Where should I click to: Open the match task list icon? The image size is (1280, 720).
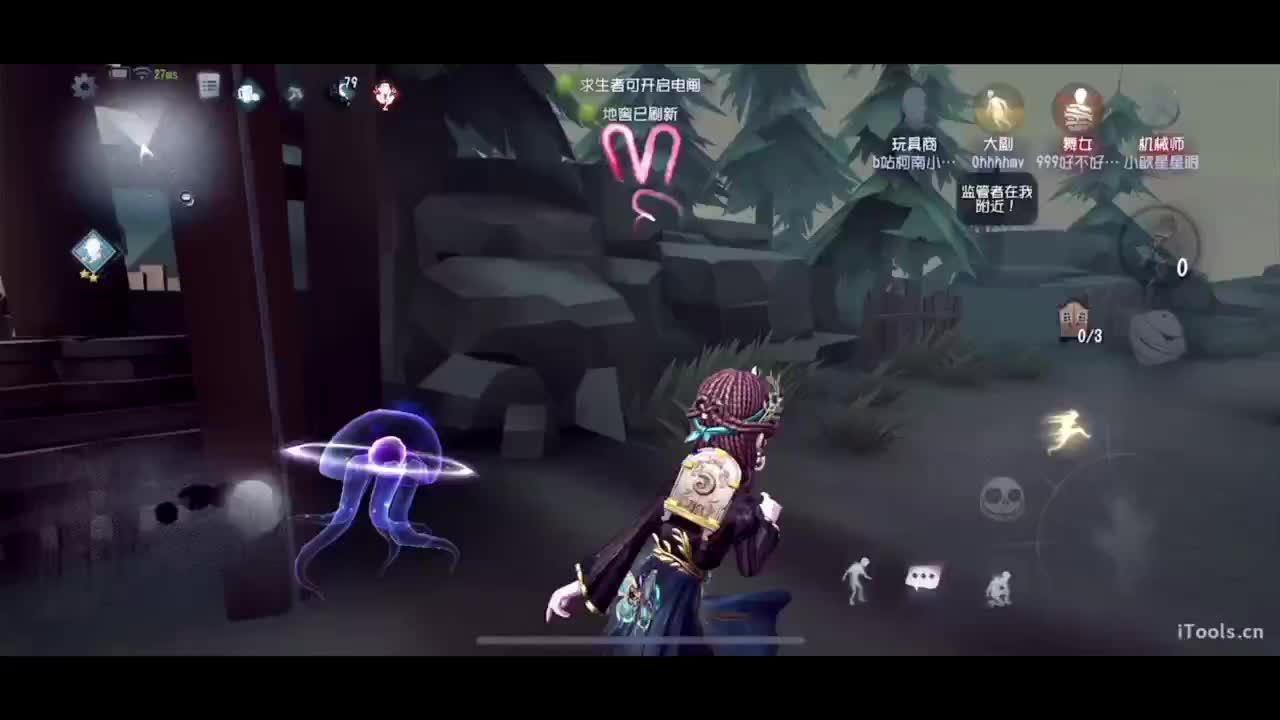click(x=209, y=84)
